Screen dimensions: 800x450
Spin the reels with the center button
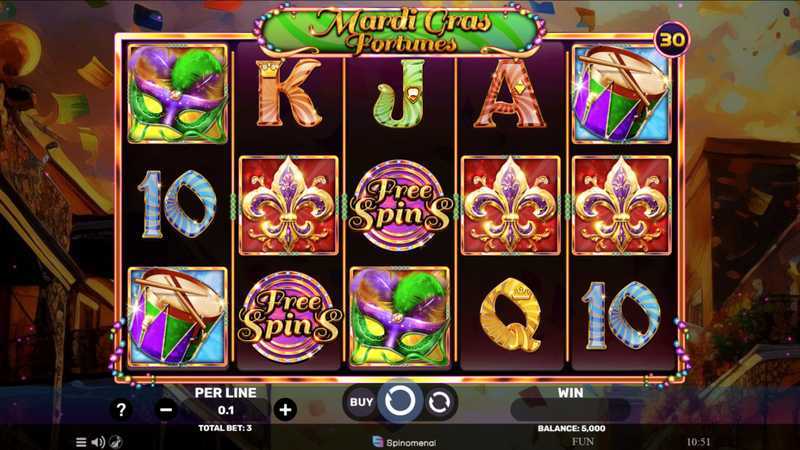pyautogui.click(x=400, y=402)
